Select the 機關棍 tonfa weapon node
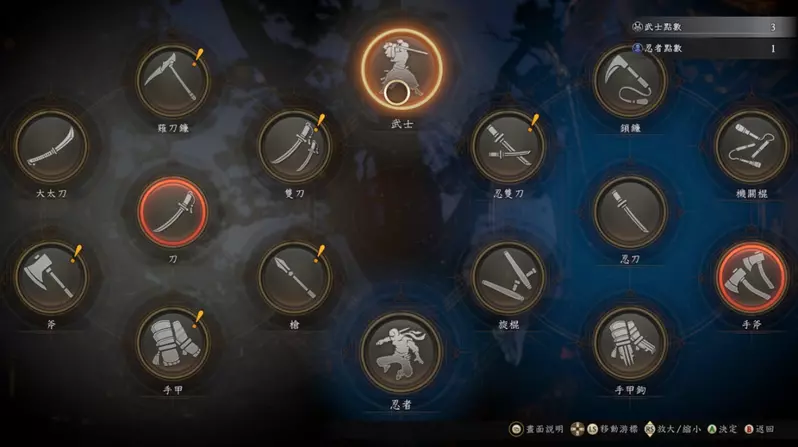Viewport: 798px width, 447px height. pyautogui.click(x=752, y=146)
